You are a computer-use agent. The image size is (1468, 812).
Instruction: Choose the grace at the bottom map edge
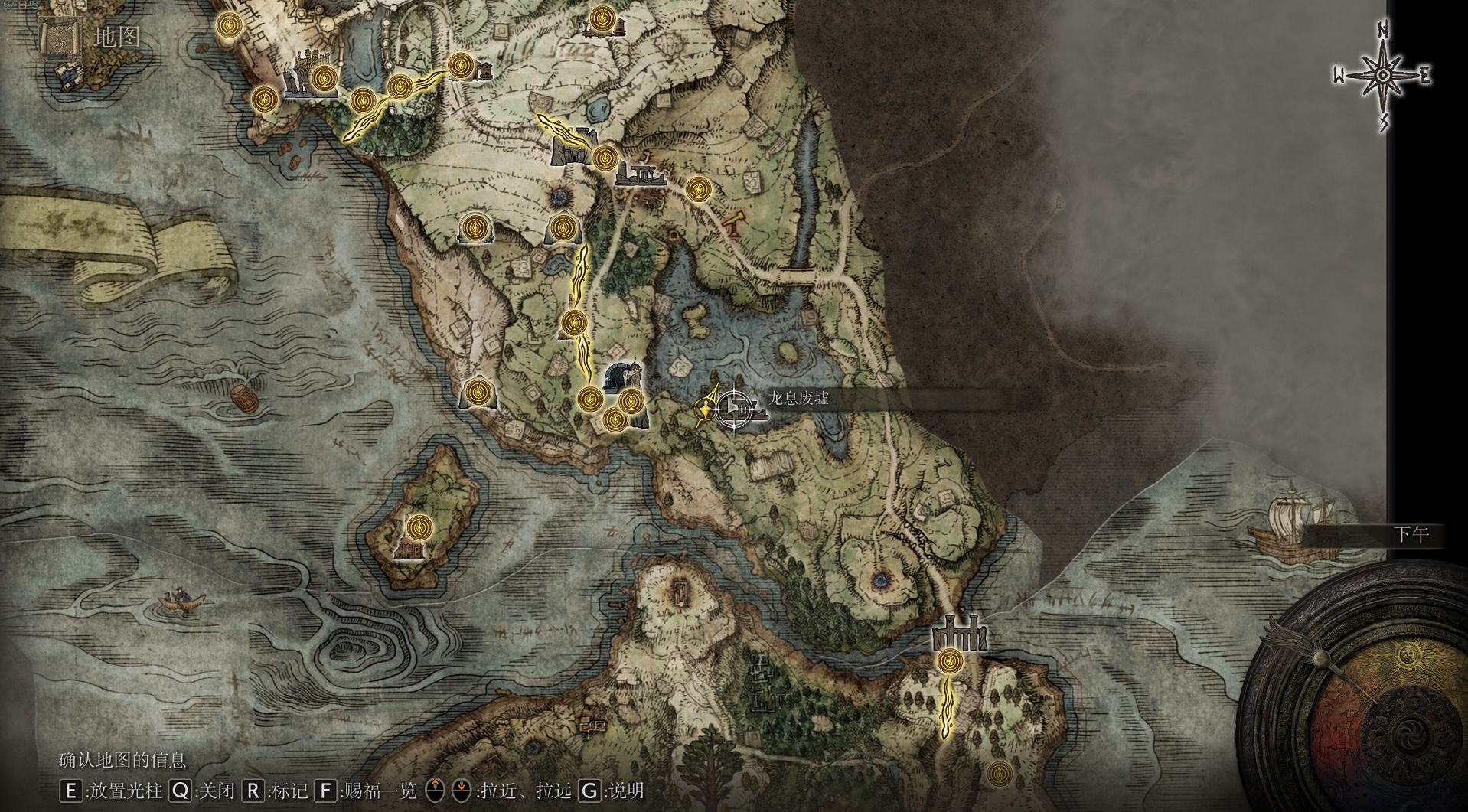998,774
